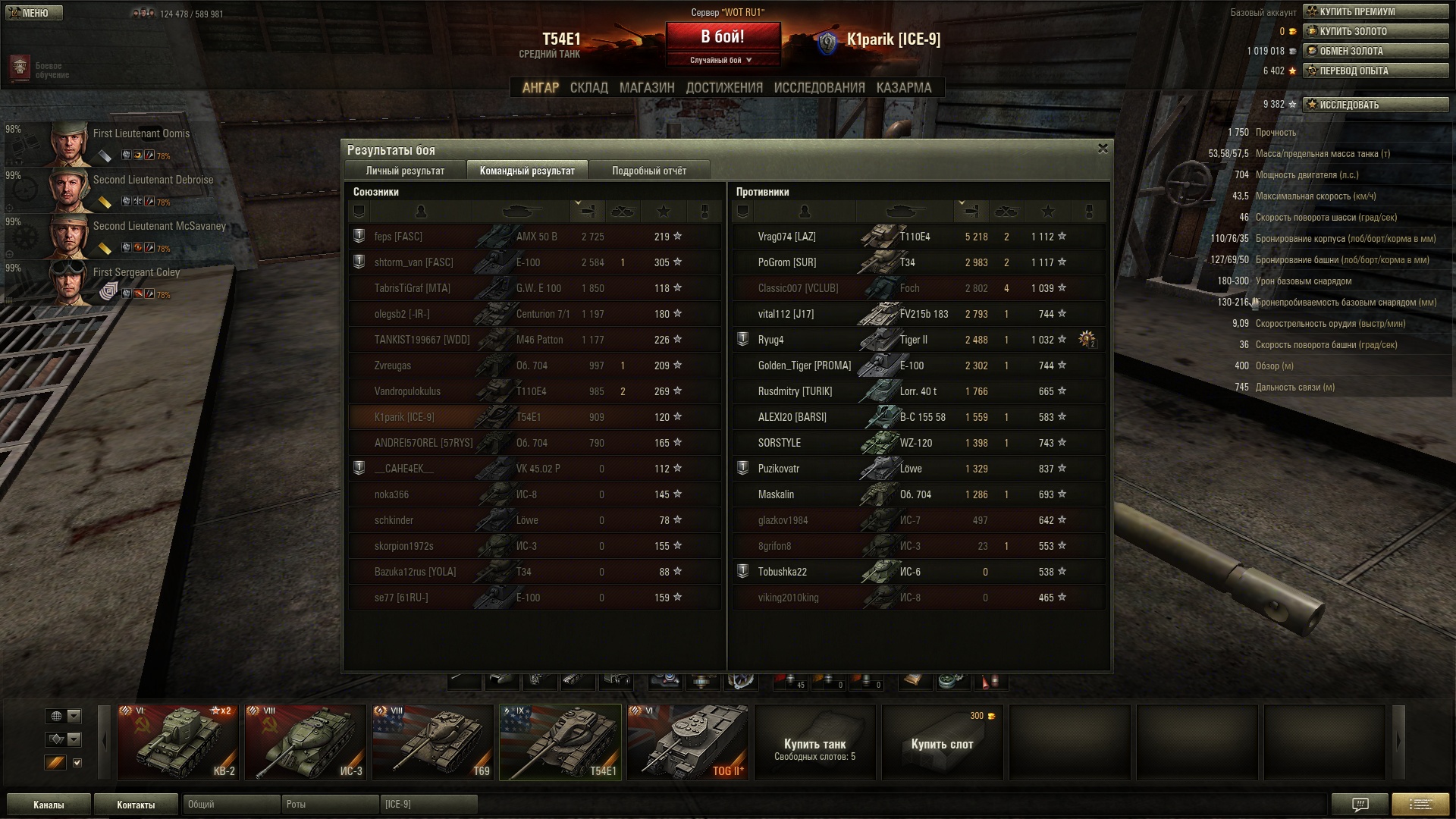Start the battle with В бой! button
This screenshot has width=1456, height=819.
723,37
